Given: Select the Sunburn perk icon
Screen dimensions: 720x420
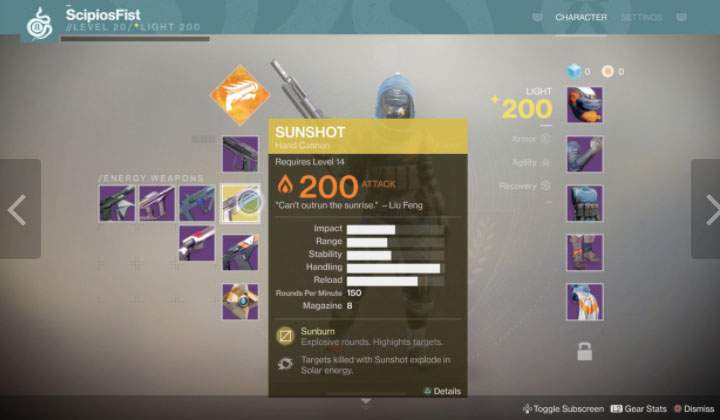Looking at the screenshot, I should pos(284,334).
